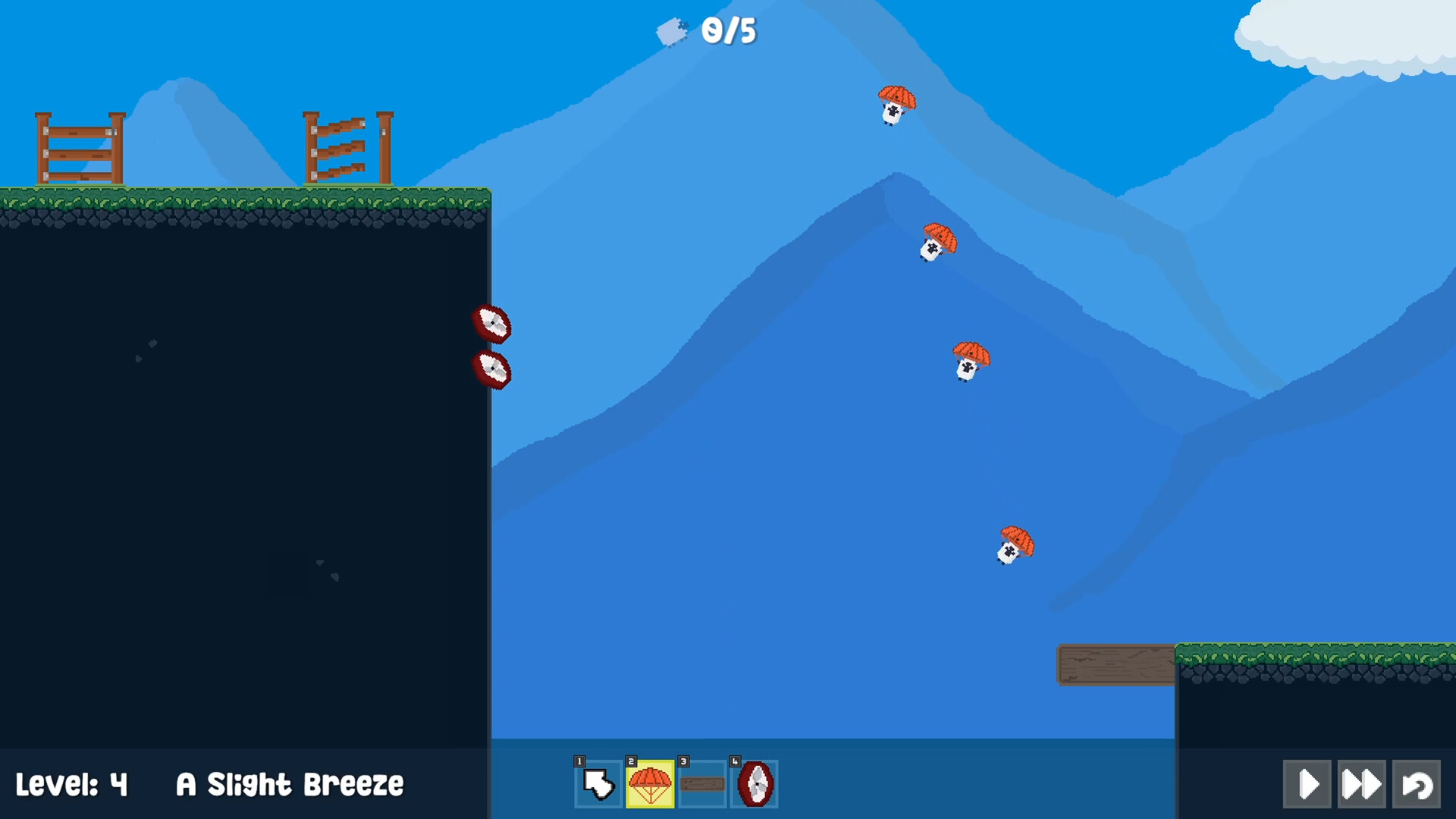Click the 0/5 sheep progress counter

[x=730, y=32]
